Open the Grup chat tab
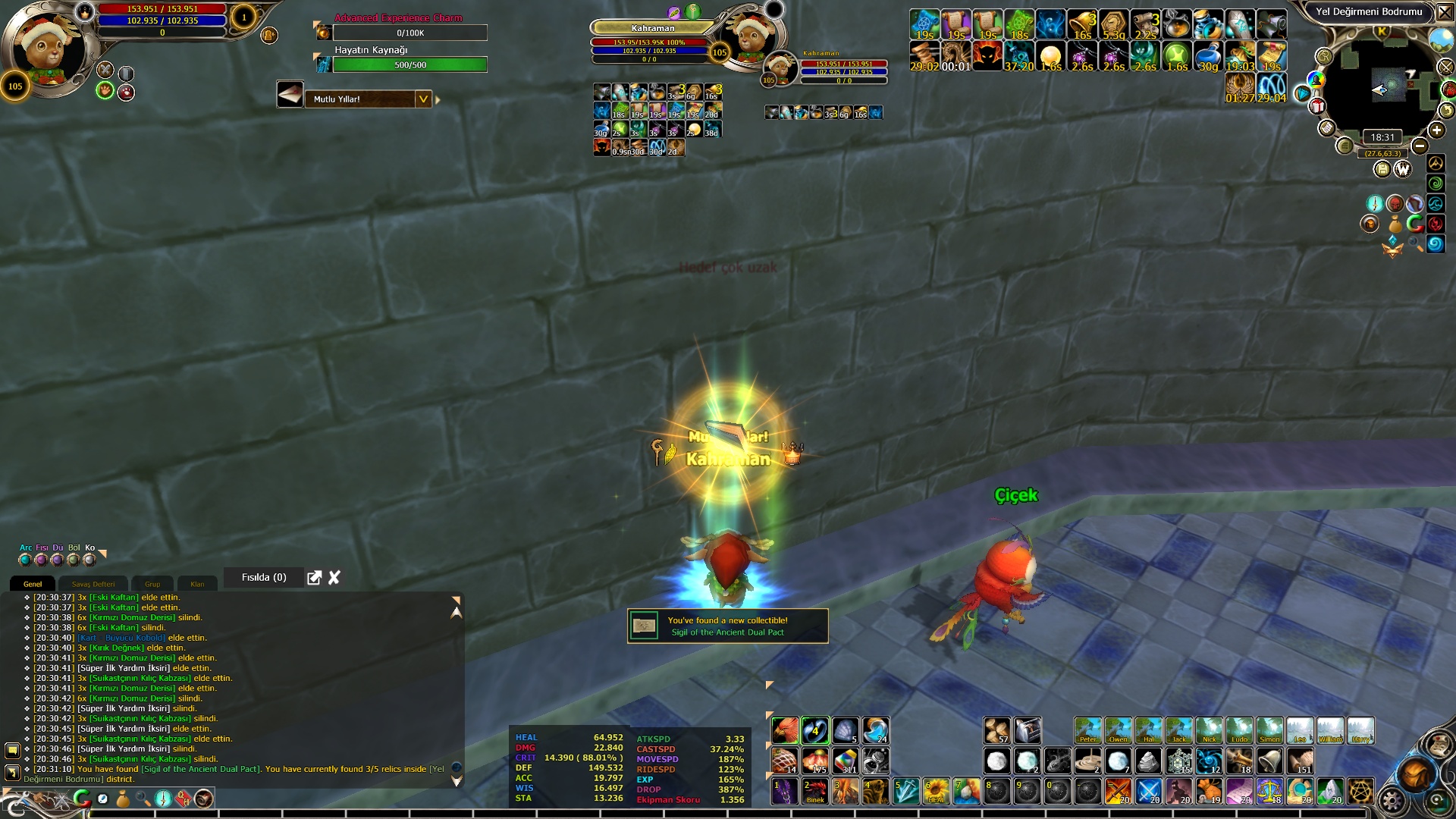1456x819 pixels. point(152,584)
